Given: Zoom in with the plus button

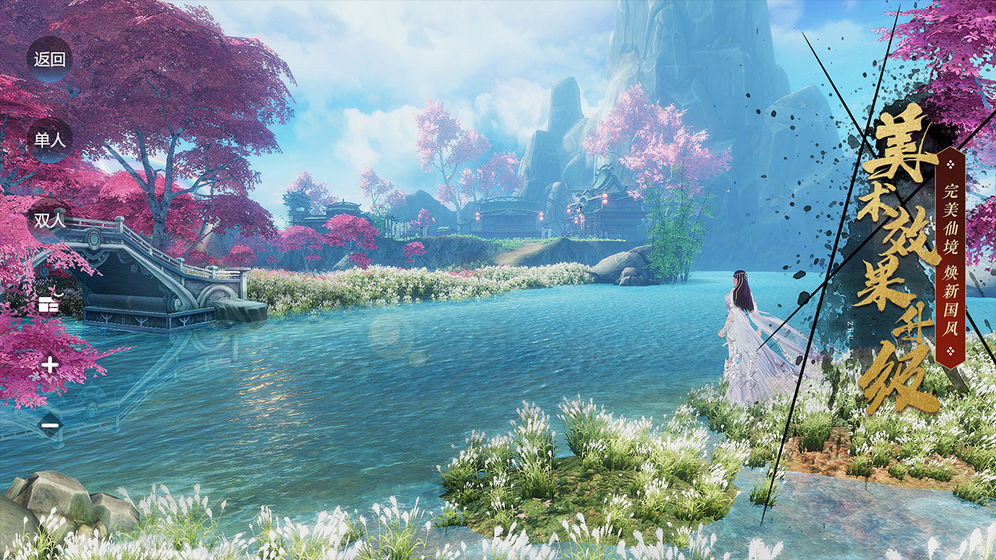Looking at the screenshot, I should point(50,364).
